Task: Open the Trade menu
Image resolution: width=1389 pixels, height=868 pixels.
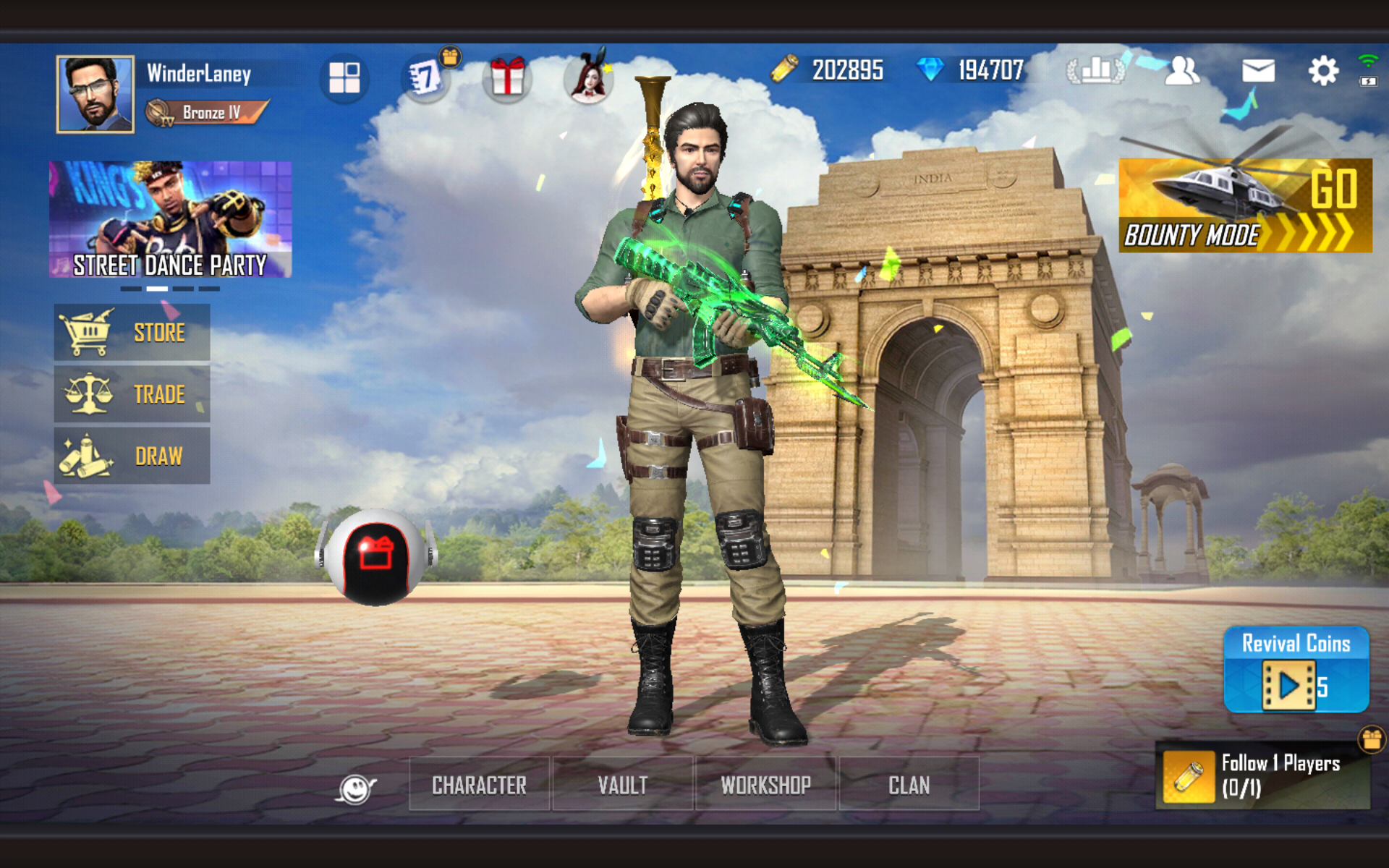Action: pyautogui.click(x=132, y=393)
